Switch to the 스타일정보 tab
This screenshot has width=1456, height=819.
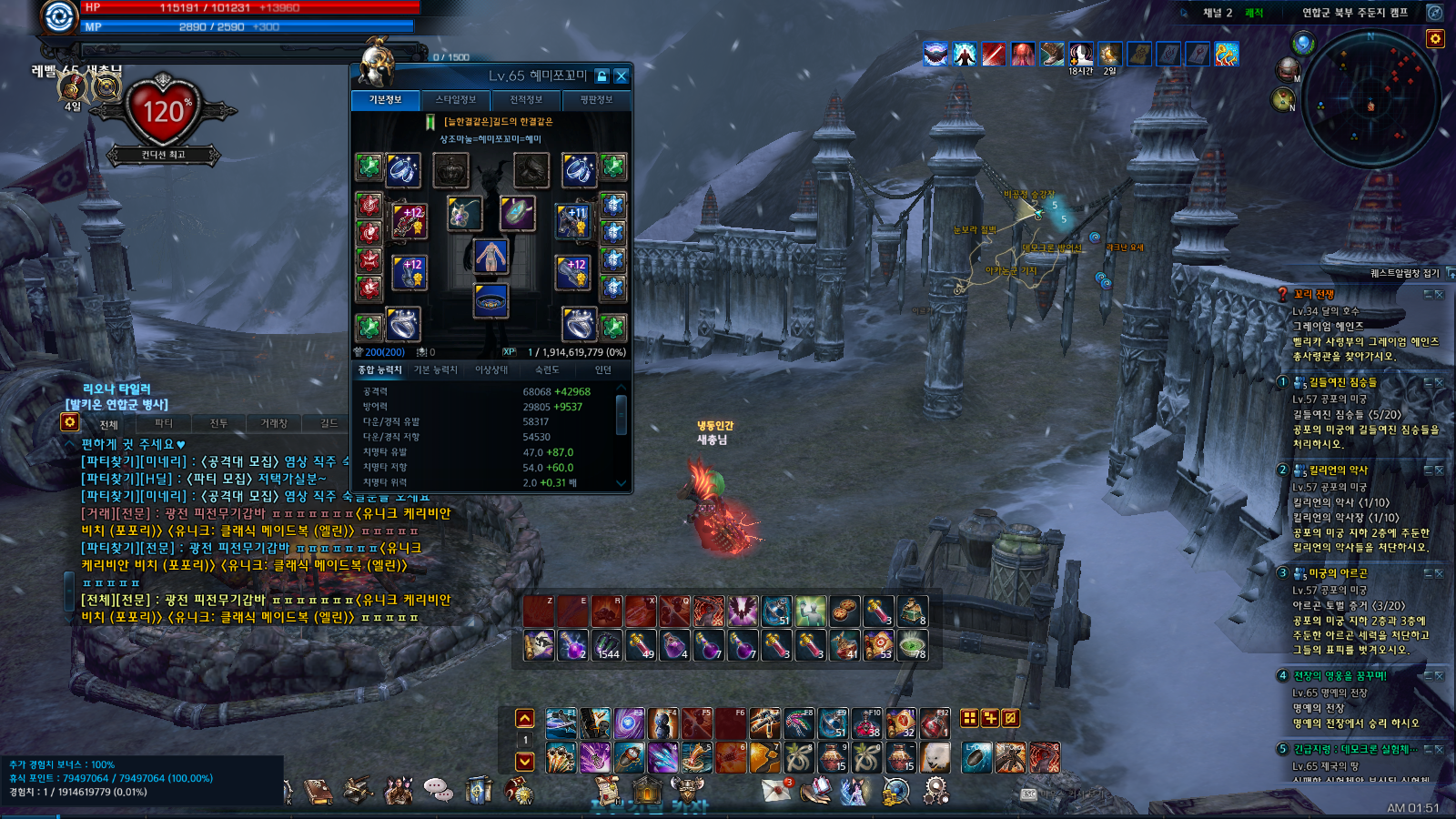click(455, 100)
